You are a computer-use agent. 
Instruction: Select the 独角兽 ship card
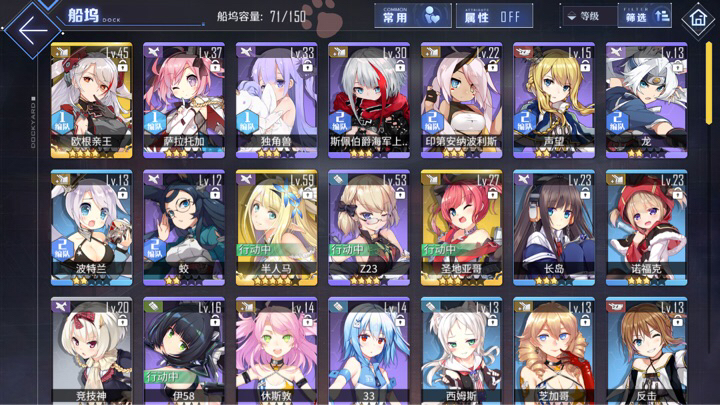pos(275,98)
